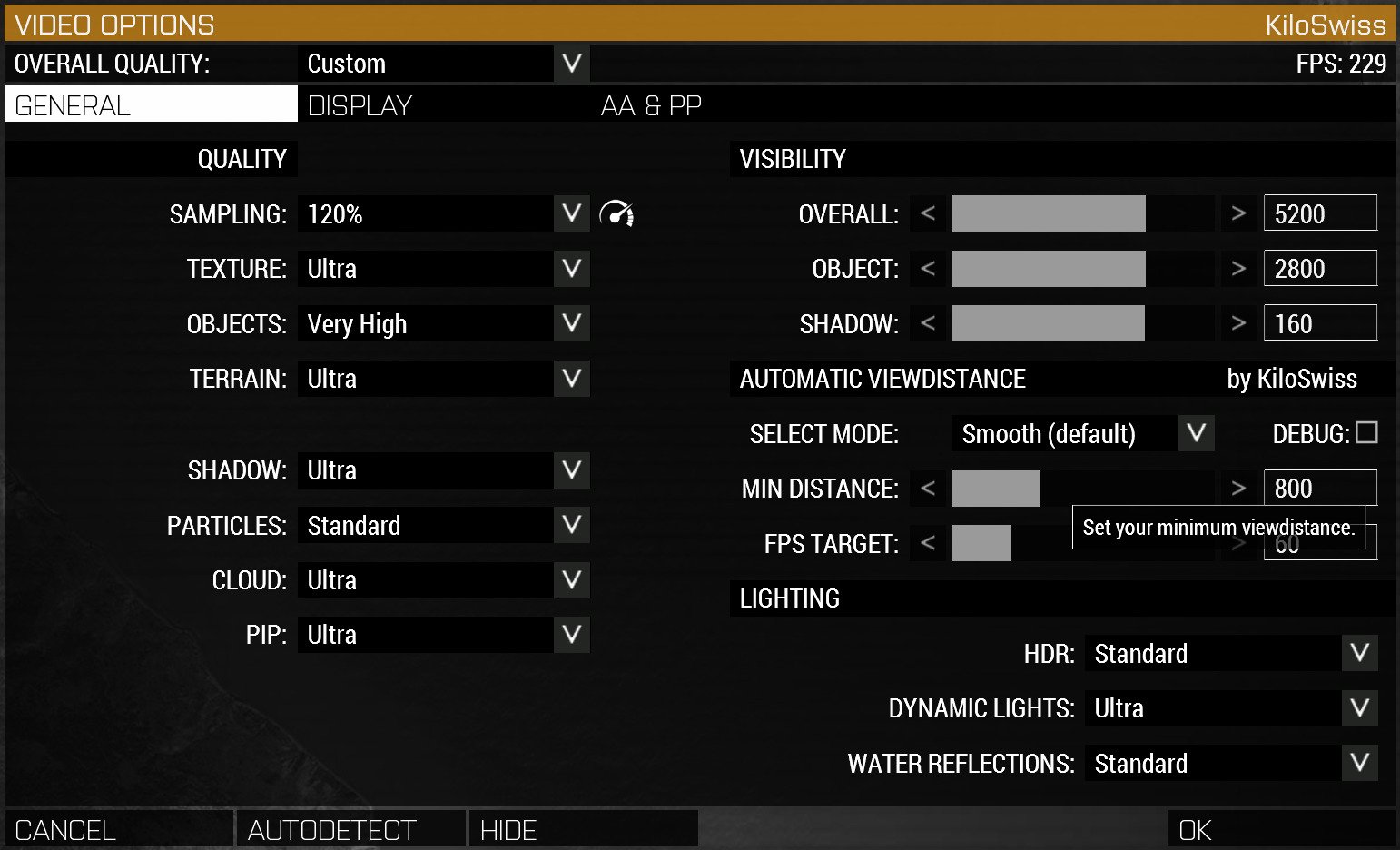Image resolution: width=1400 pixels, height=850 pixels.
Task: Open the PIP quality dropdown
Action: (571, 634)
